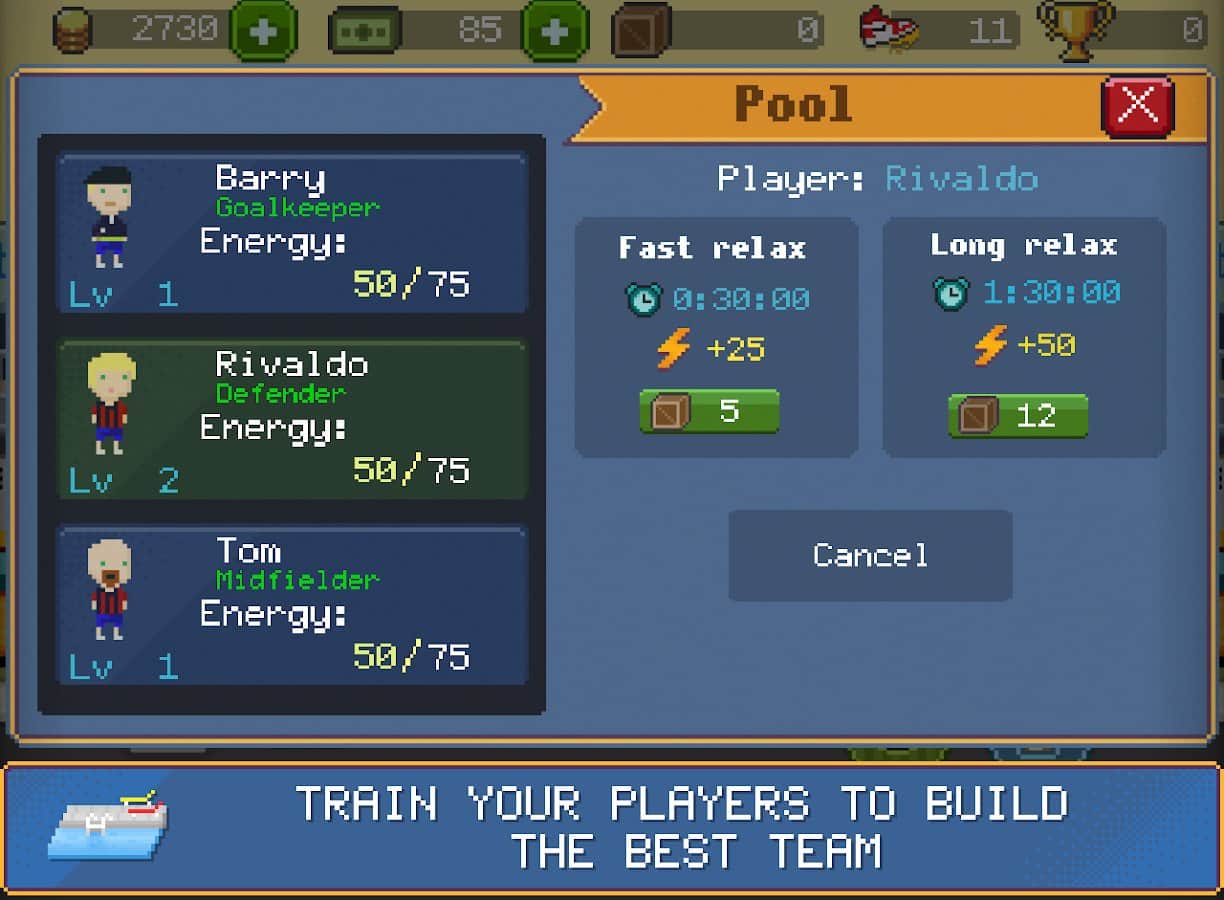The width and height of the screenshot is (1224, 900).
Task: Select Barry the Goalkeeper
Action: pyautogui.click(x=292, y=233)
